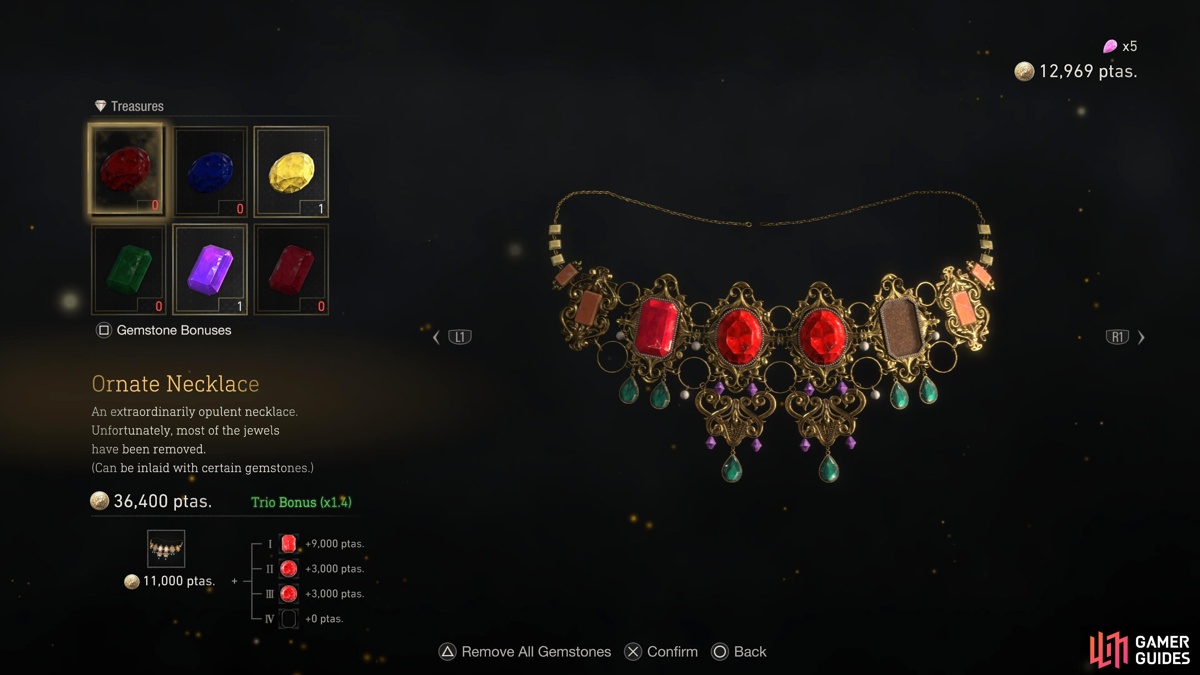
Task: Select inlay slot III ruby
Action: (288, 594)
